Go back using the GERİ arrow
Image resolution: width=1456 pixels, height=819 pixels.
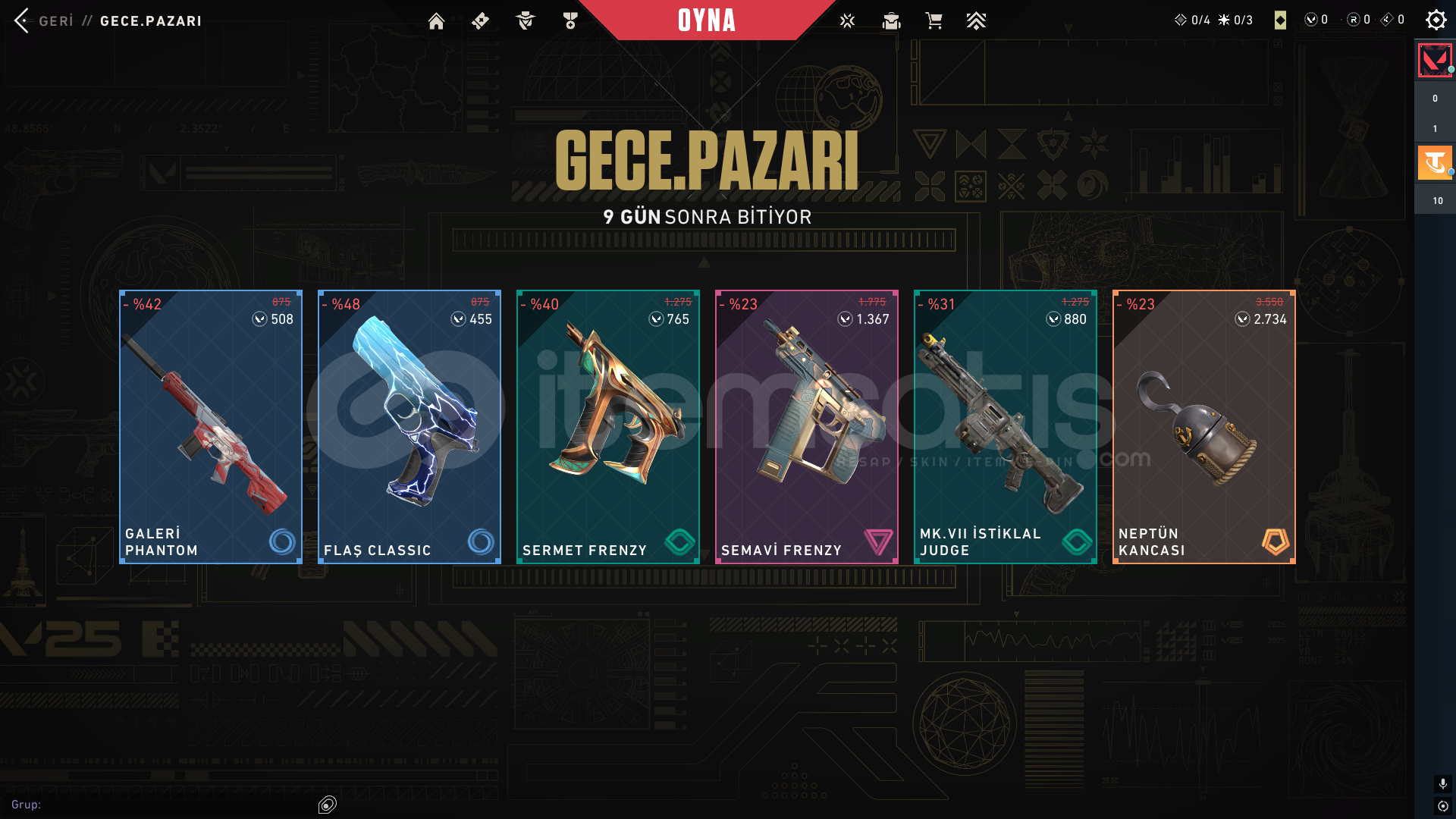[23, 20]
